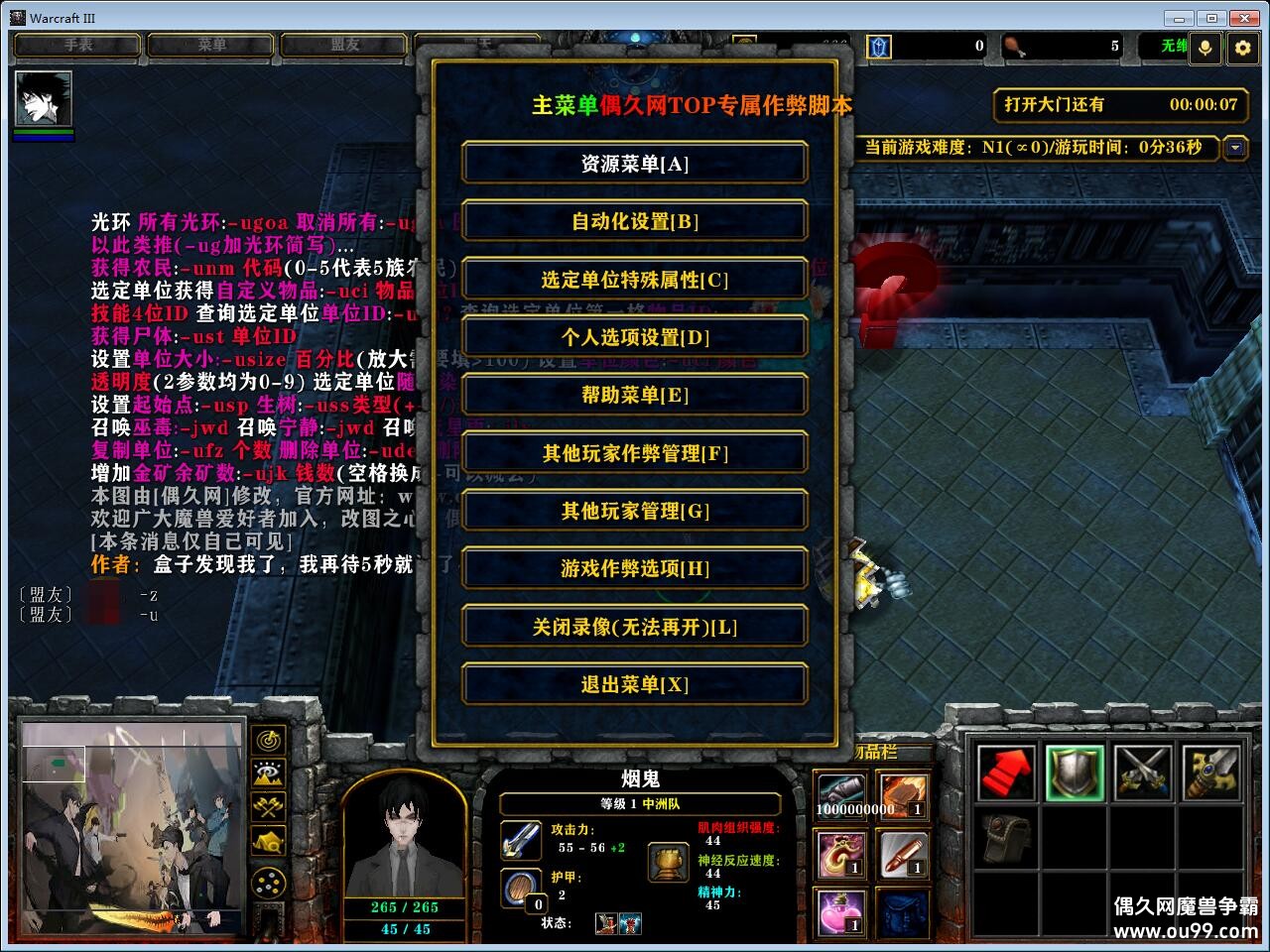Select the ping/target icon beside the minimap
1270x952 pixels.
[x=268, y=741]
